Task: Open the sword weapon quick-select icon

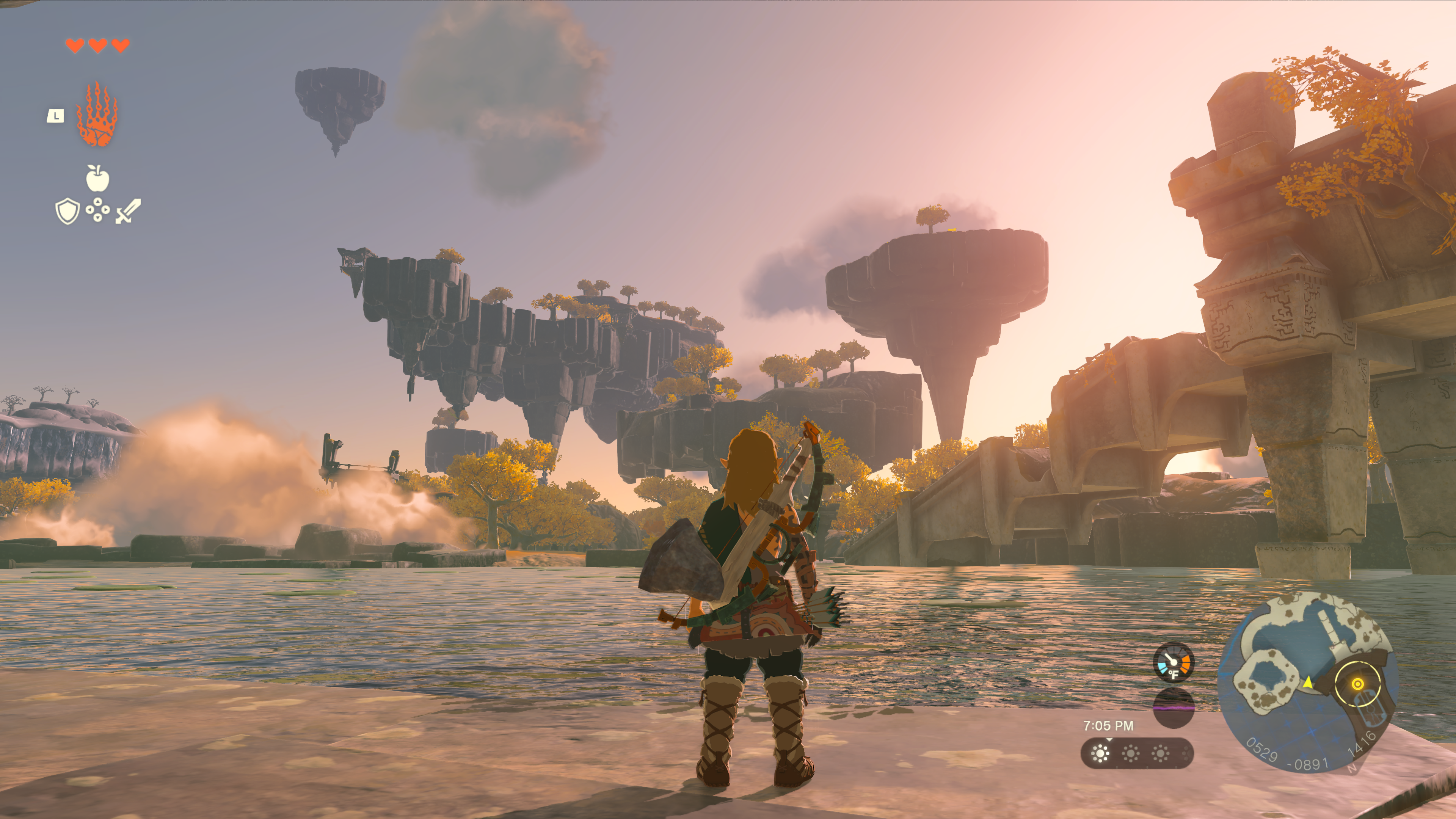Action: (x=128, y=212)
